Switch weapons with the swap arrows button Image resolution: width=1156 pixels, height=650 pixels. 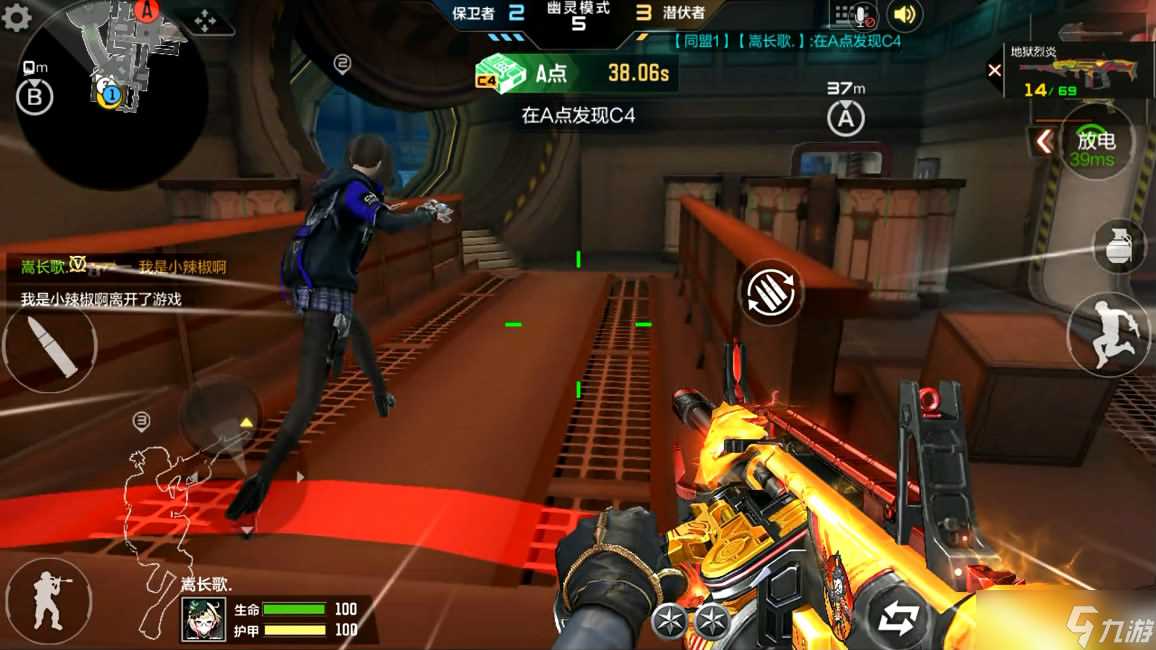point(896,619)
